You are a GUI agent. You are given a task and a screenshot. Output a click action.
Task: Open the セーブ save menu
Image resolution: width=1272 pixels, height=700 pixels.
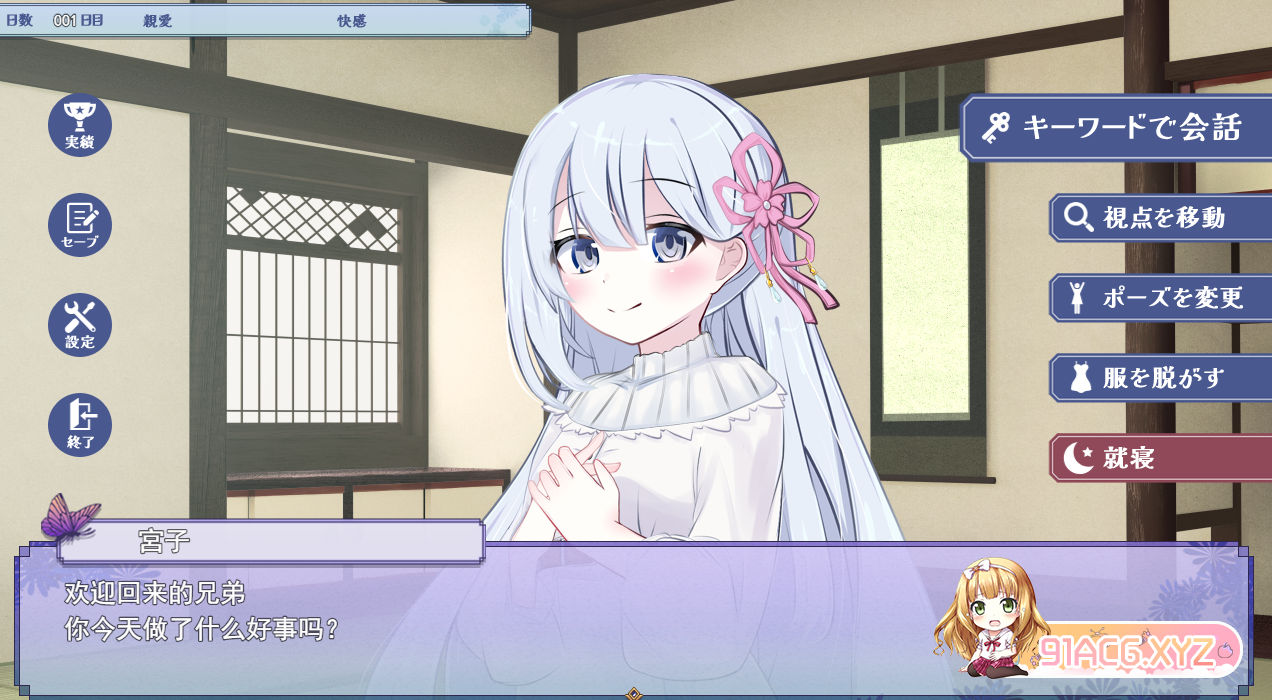(80, 225)
